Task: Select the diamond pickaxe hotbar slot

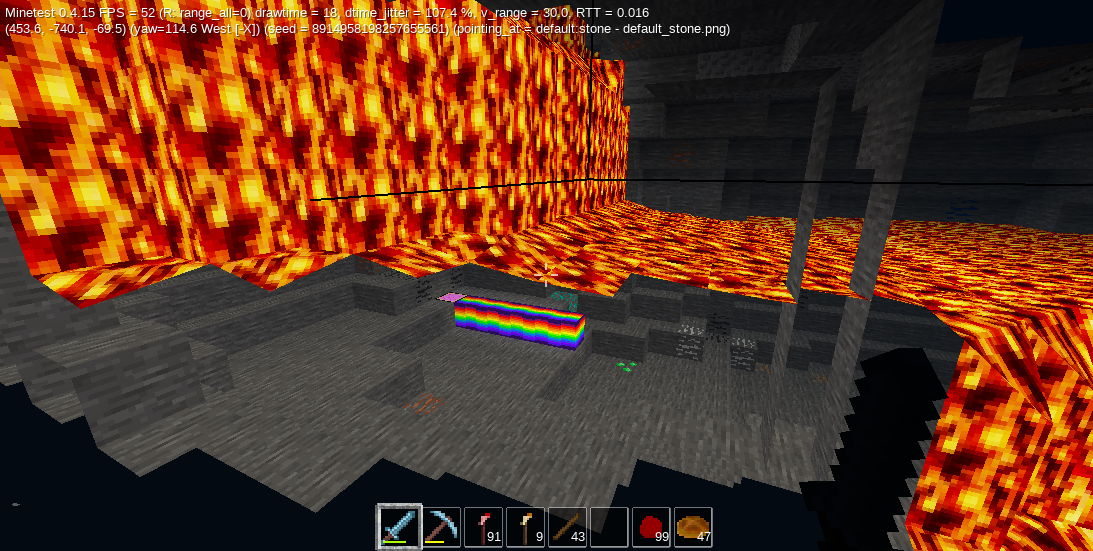Action: click(x=441, y=527)
